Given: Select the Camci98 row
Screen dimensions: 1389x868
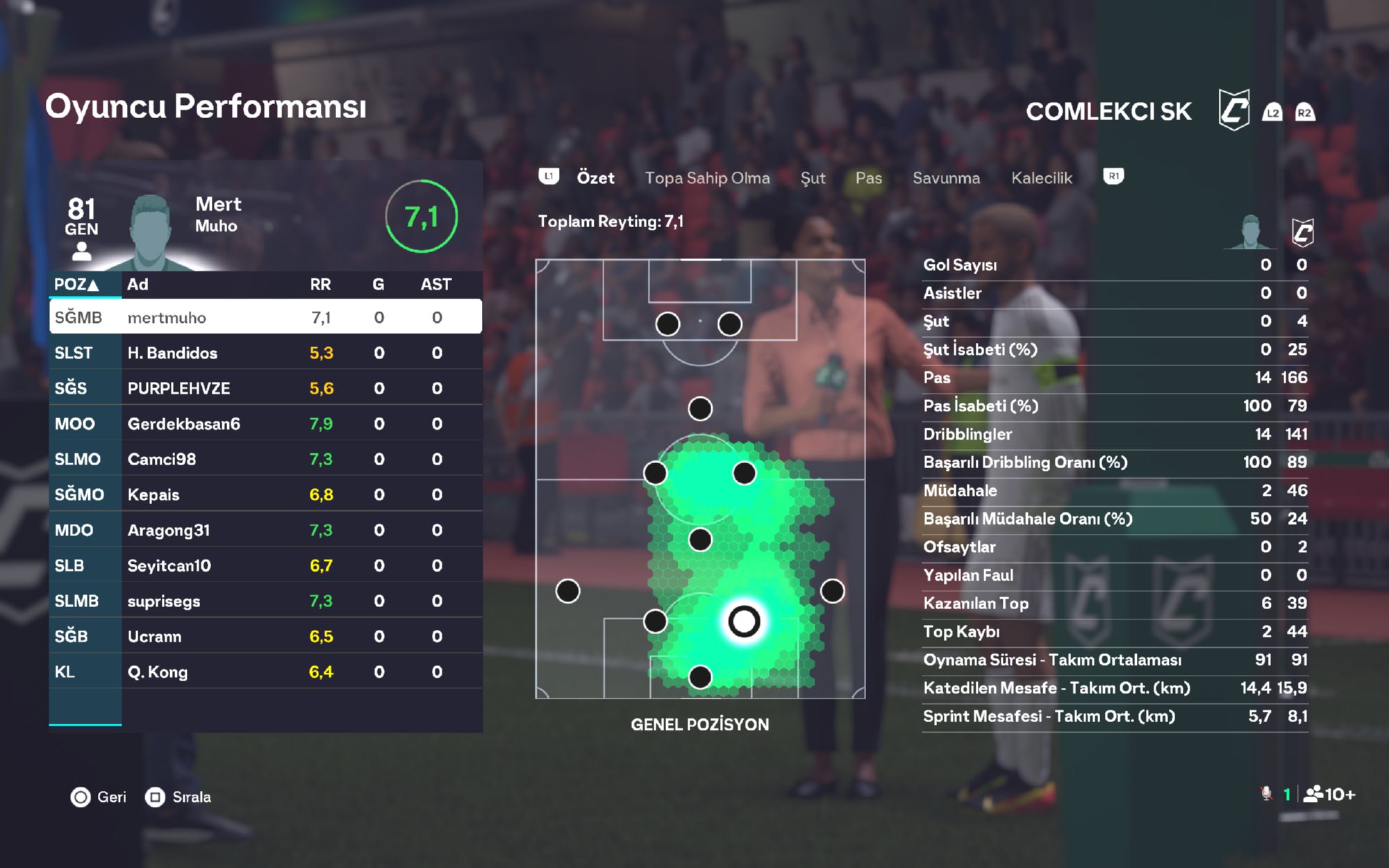Looking at the screenshot, I should coord(265,459).
